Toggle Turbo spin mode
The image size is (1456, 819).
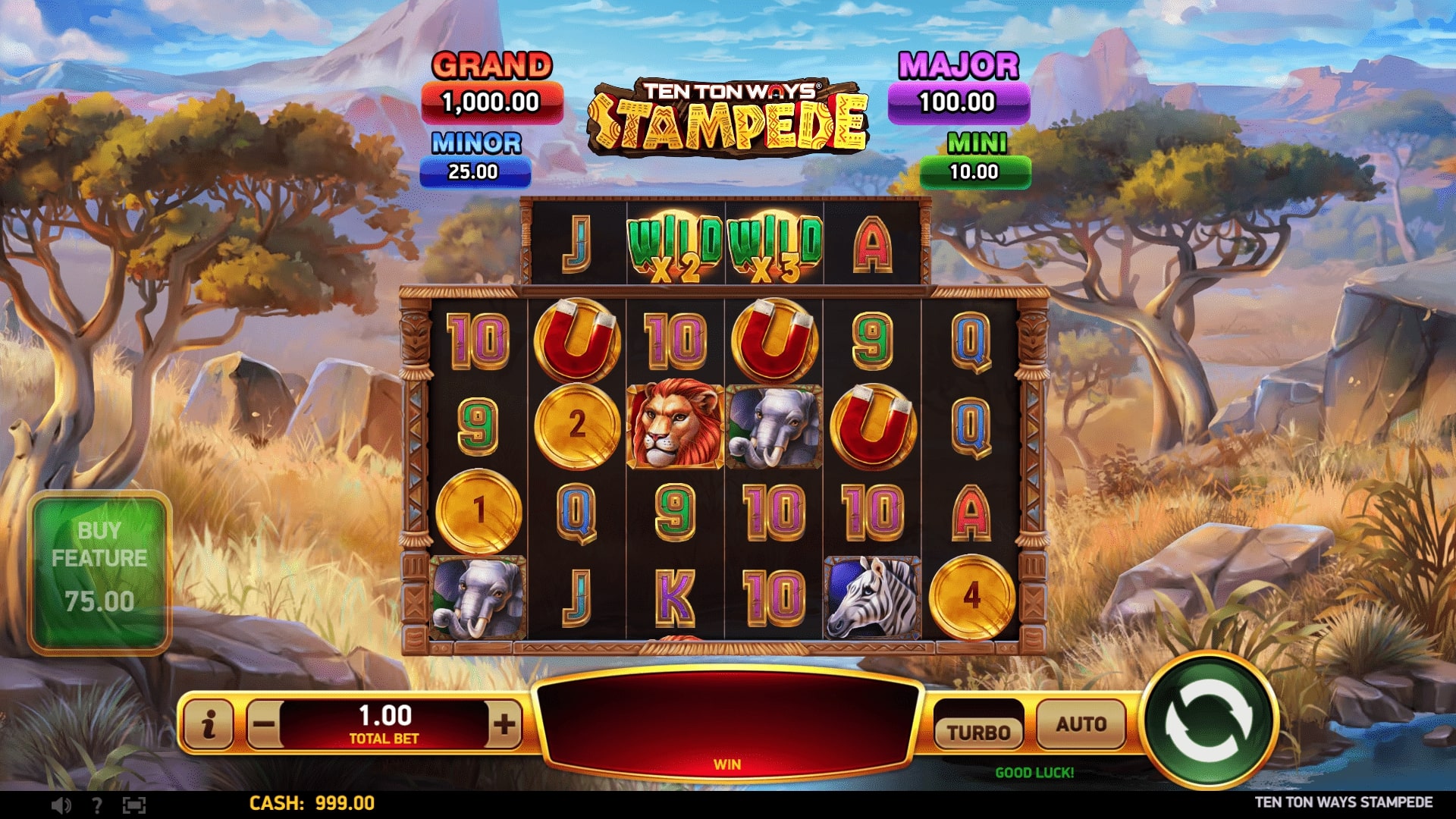point(978,732)
